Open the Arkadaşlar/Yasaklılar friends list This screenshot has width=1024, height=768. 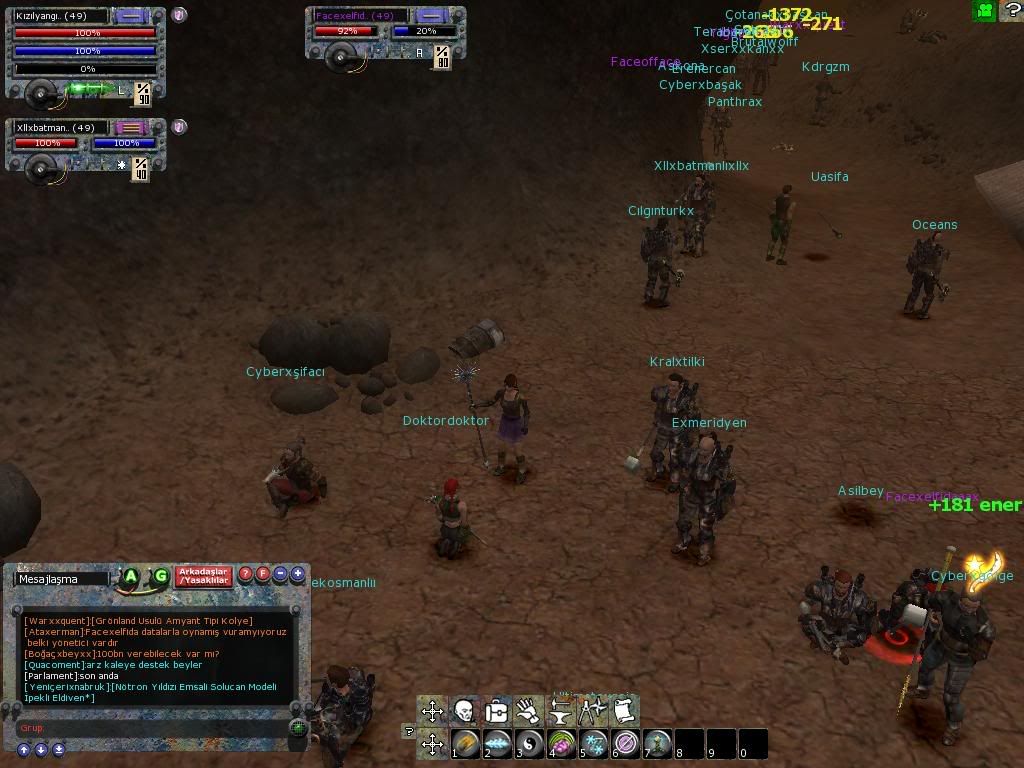coord(203,576)
